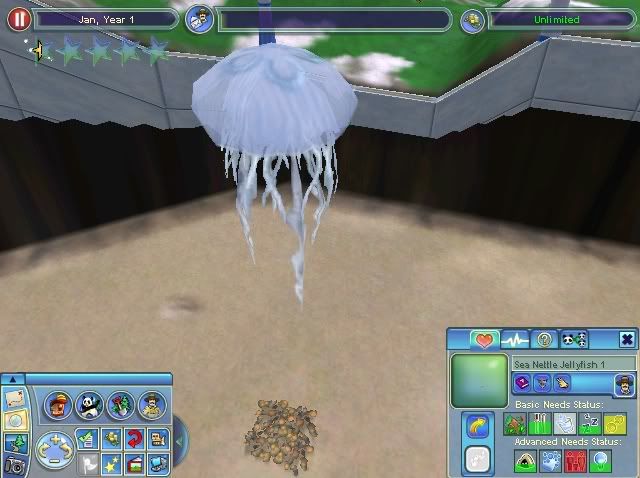The width and height of the screenshot is (640, 478).
Task: Switch to the heart needs tab
Action: (x=485, y=340)
